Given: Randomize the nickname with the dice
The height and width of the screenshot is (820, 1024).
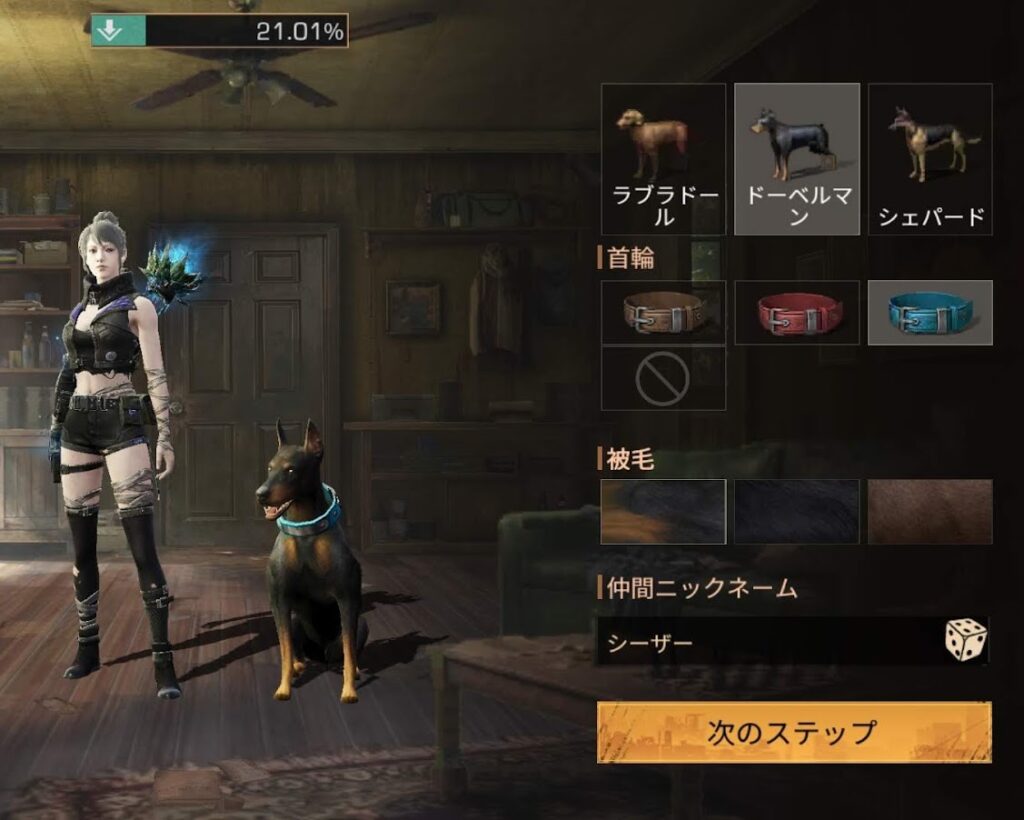Looking at the screenshot, I should (x=965, y=640).
